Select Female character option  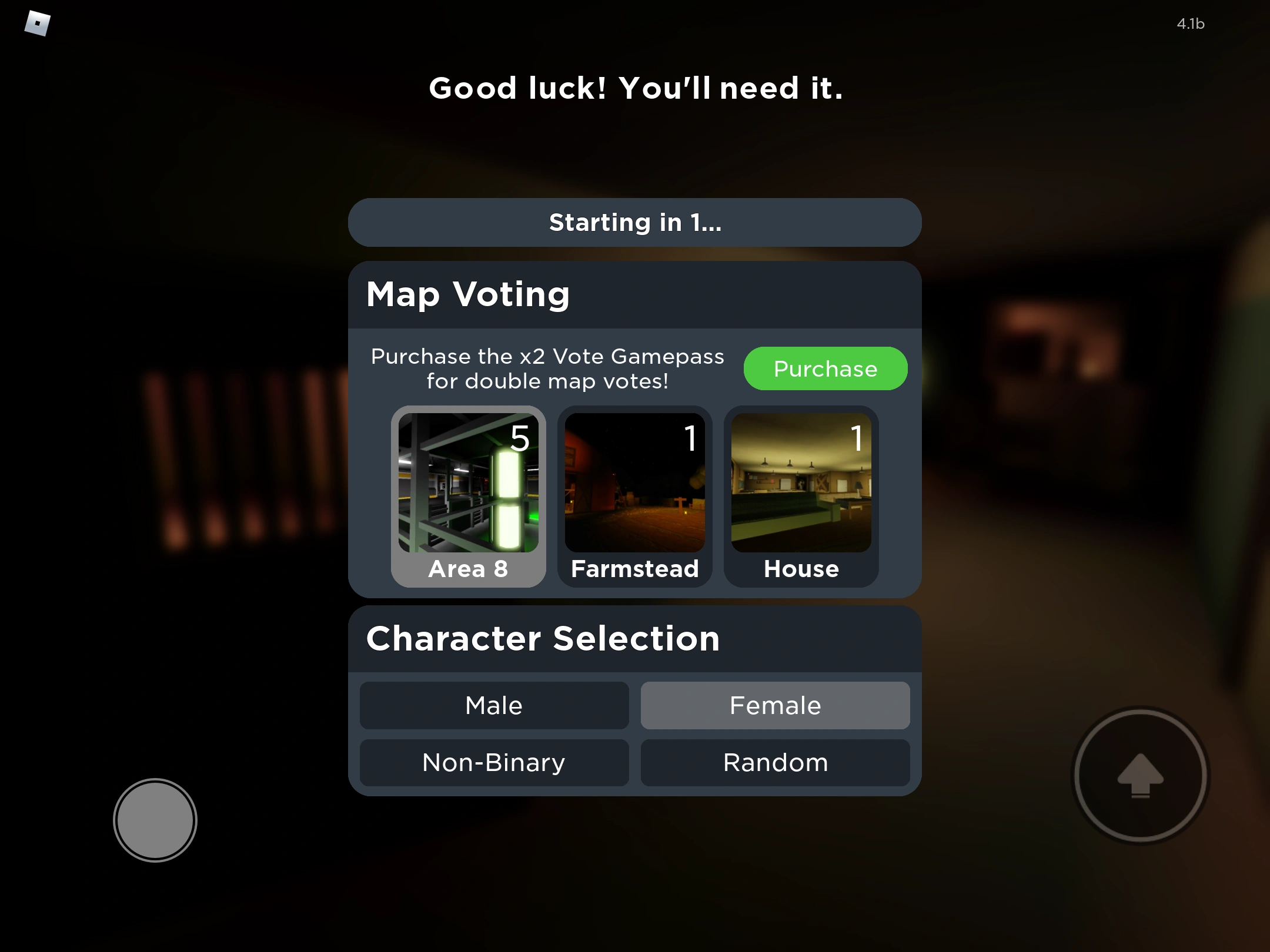pos(775,705)
